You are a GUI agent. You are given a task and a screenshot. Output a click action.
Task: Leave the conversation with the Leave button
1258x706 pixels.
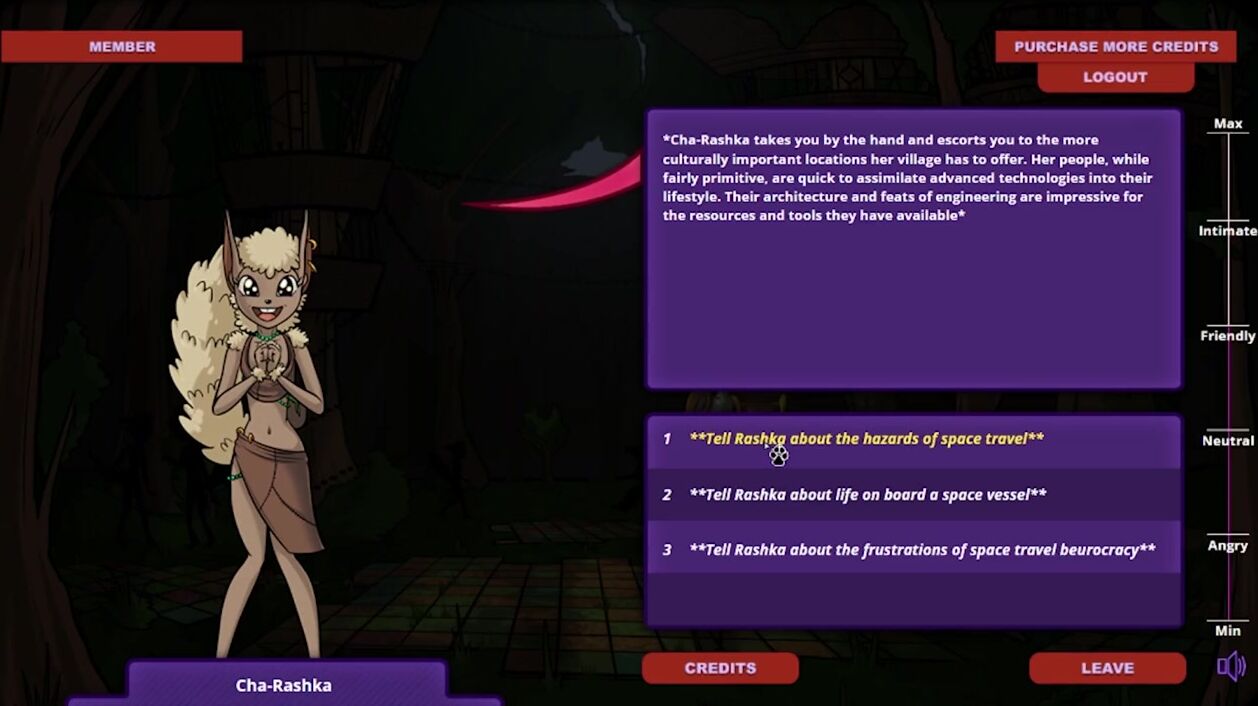tap(1107, 668)
